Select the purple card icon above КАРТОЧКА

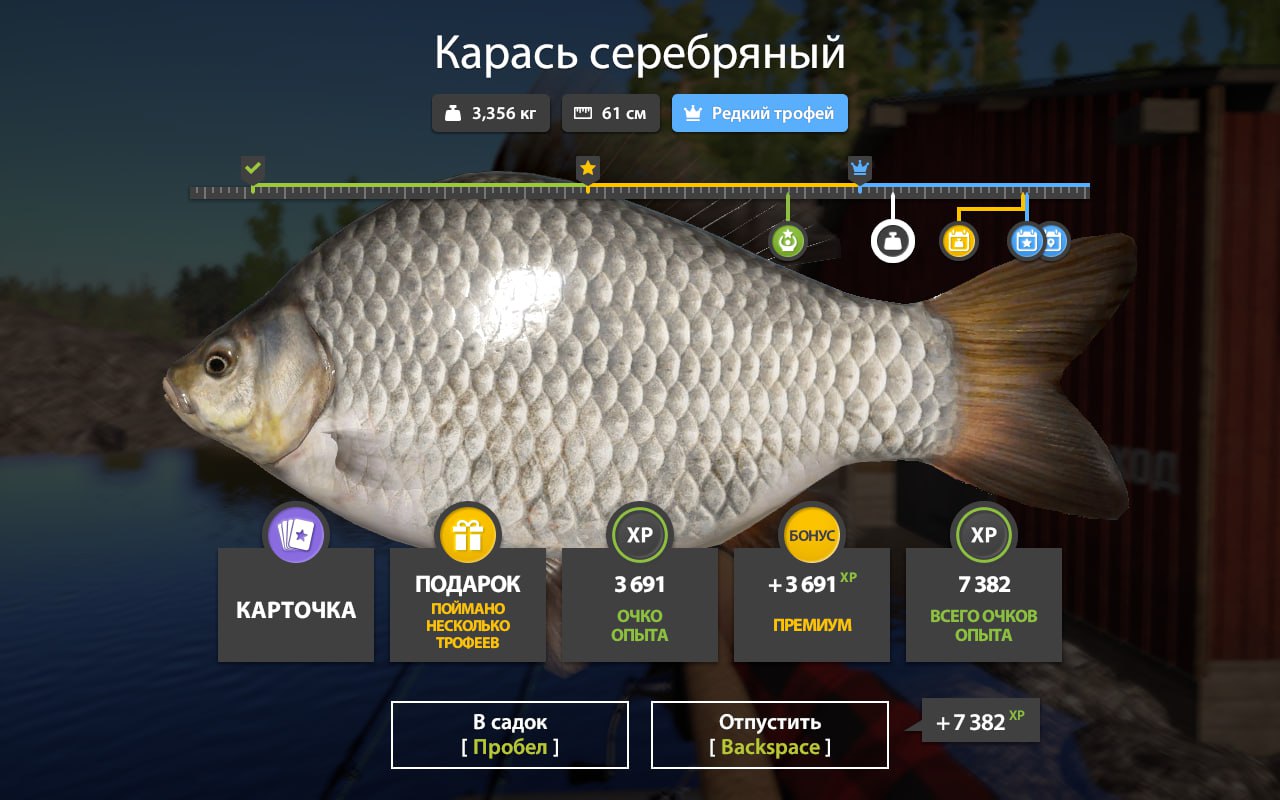[295, 534]
